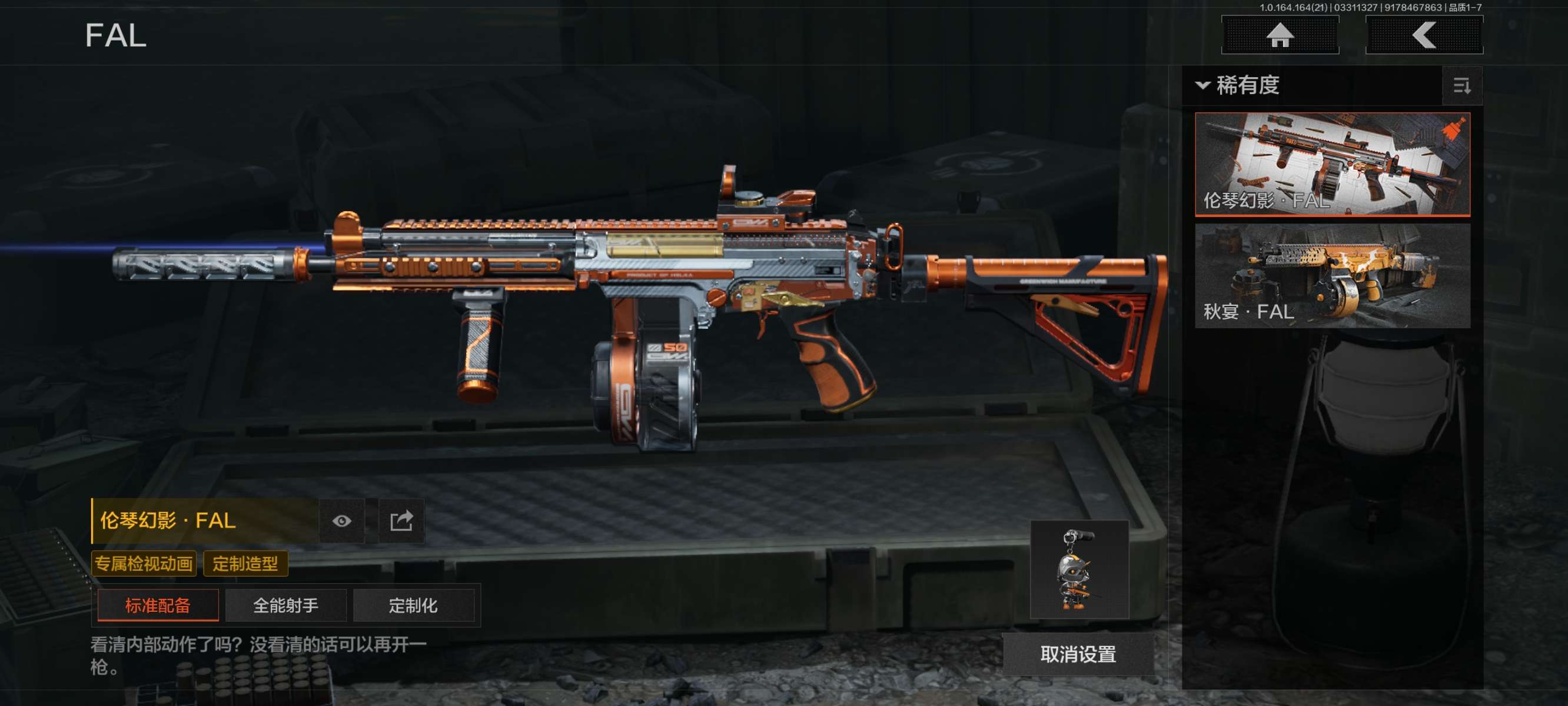Go to the home screen
This screenshot has height=706, width=1568.
click(1280, 35)
